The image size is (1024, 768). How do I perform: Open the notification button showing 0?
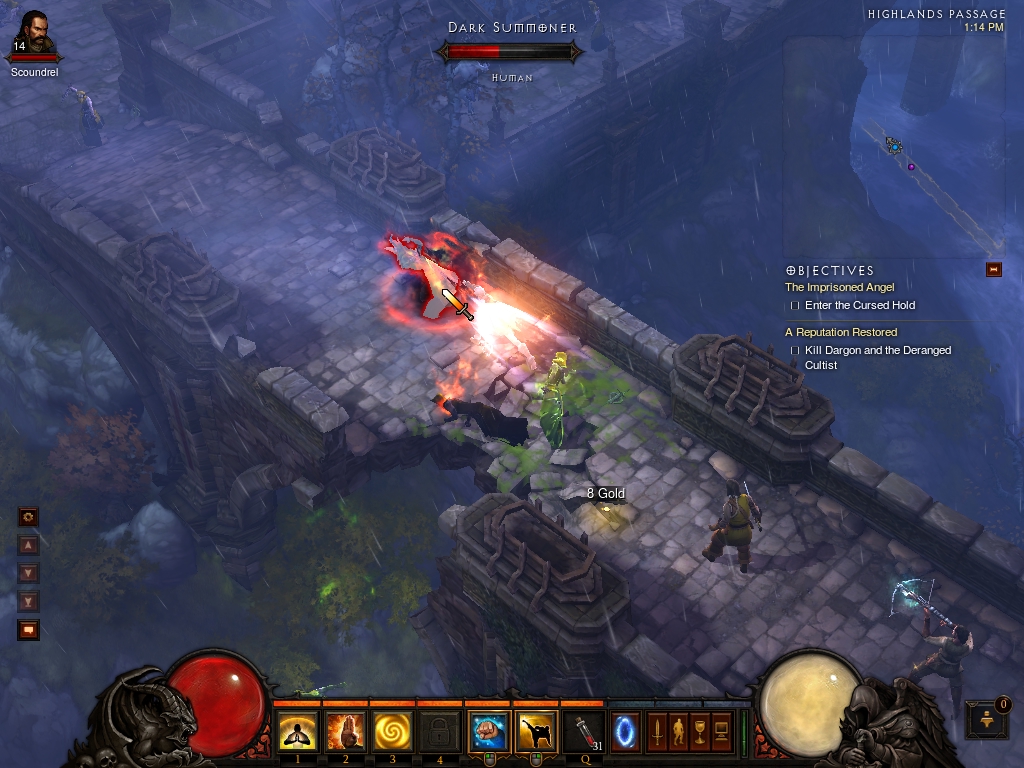pyautogui.click(x=987, y=719)
